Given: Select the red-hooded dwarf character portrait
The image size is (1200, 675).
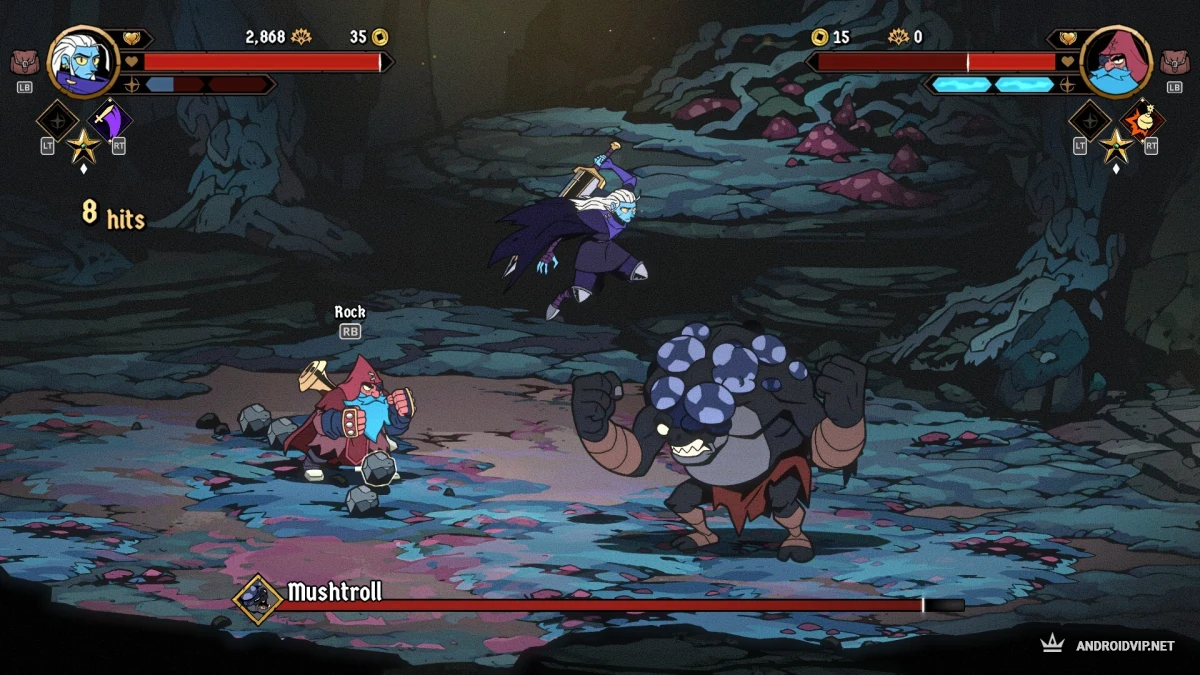Looking at the screenshot, I should click(1116, 62).
